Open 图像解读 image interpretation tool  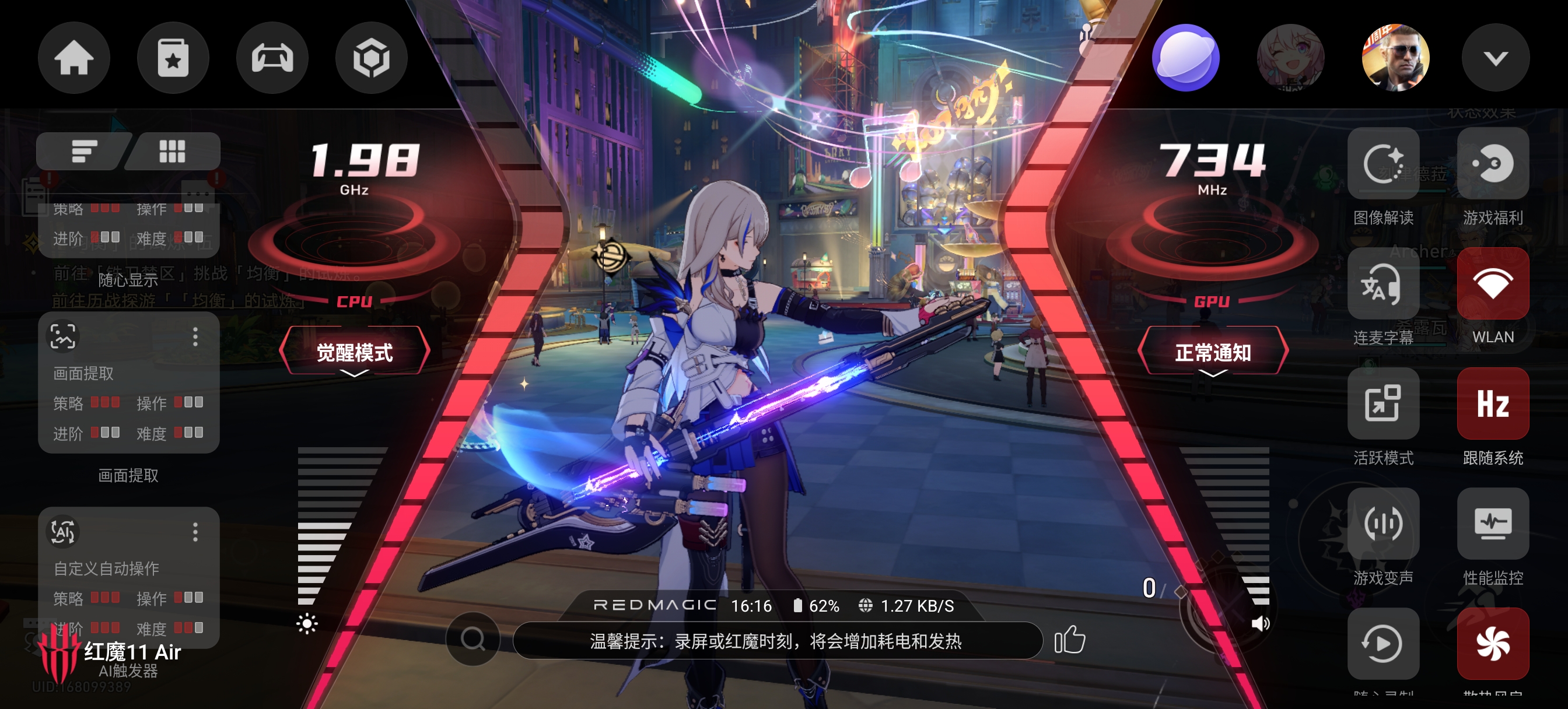point(1383,164)
